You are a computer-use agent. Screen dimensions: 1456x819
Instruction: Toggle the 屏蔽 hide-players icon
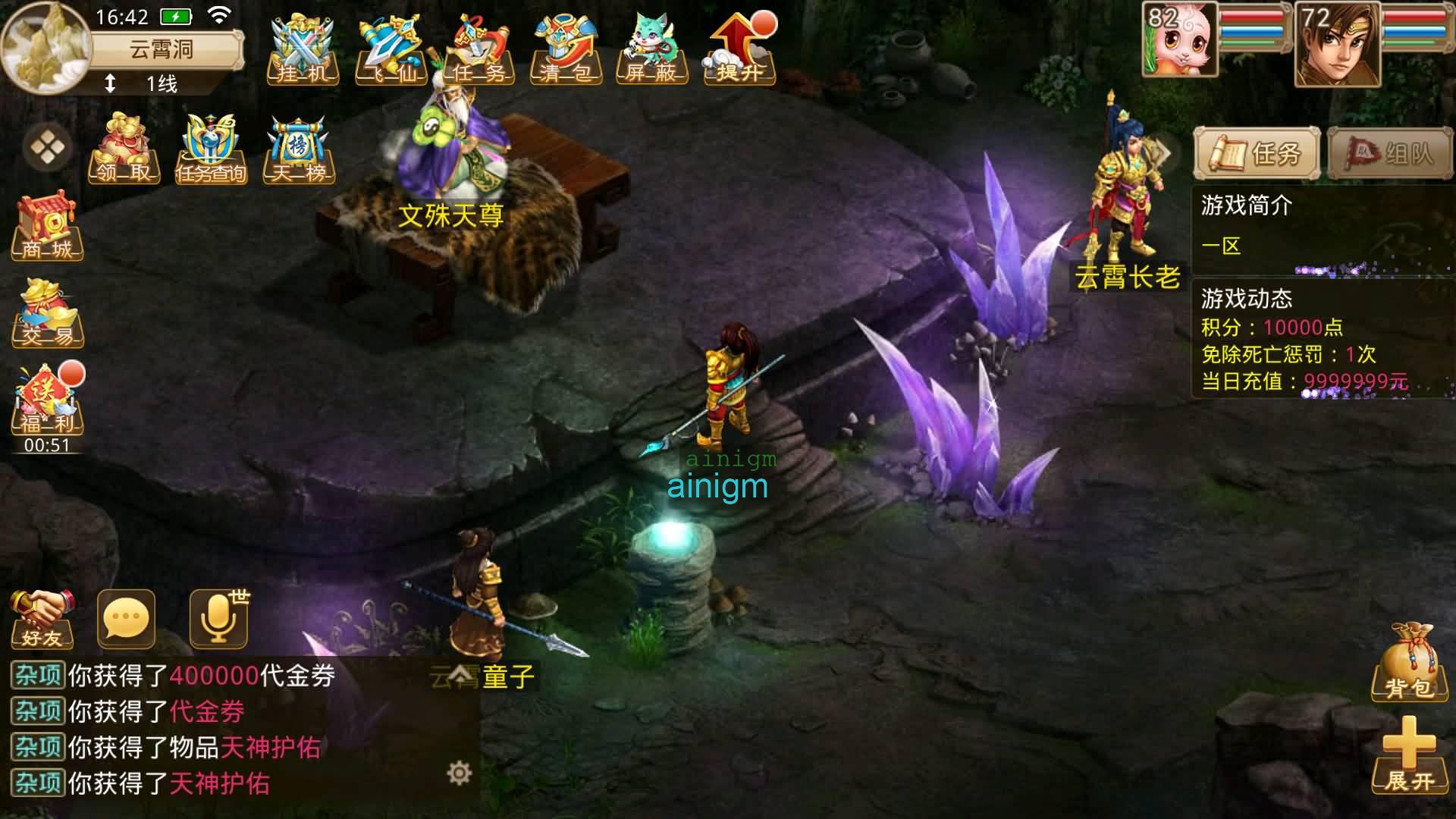point(651,51)
